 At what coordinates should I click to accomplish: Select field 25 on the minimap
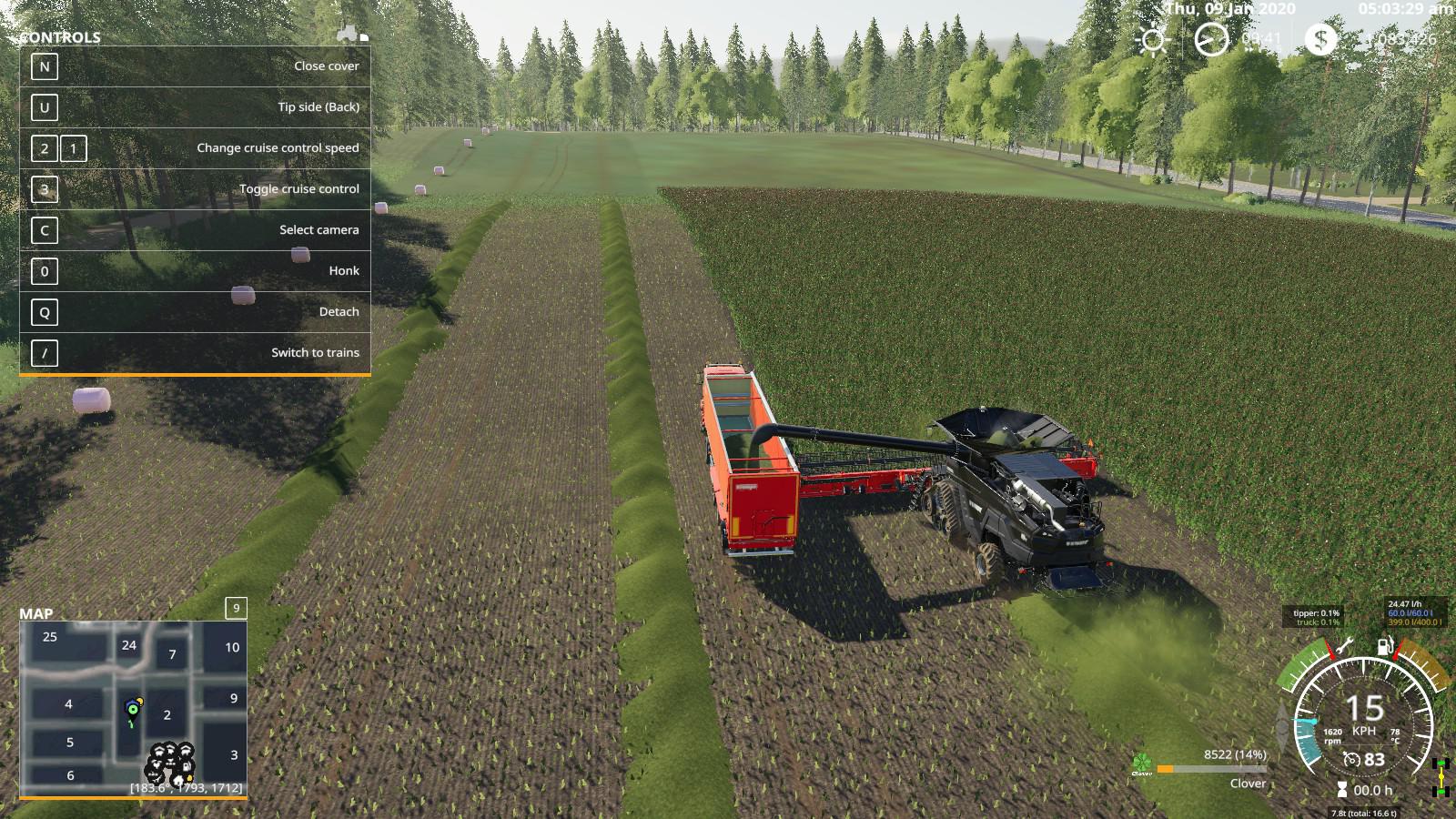(x=50, y=637)
